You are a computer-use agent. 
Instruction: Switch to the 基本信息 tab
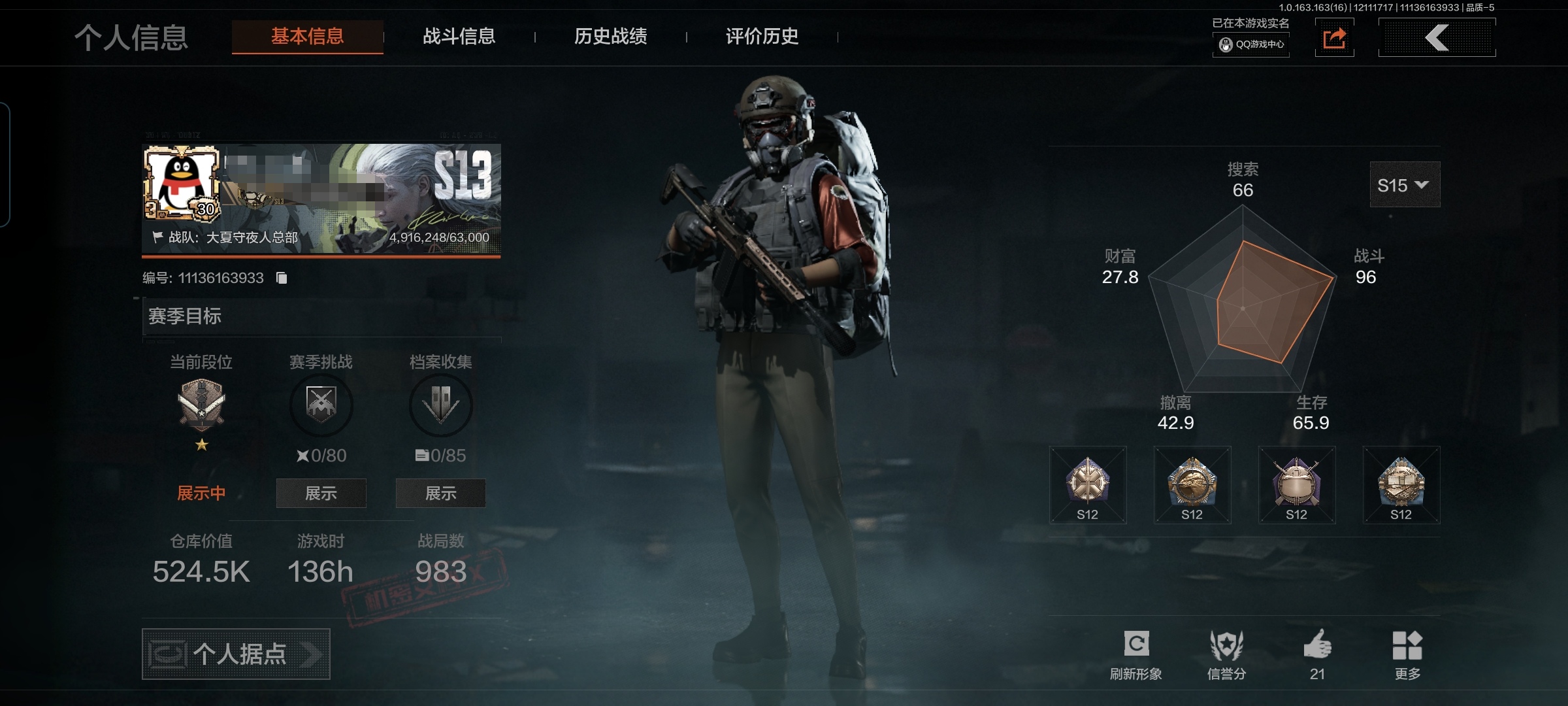(x=307, y=37)
